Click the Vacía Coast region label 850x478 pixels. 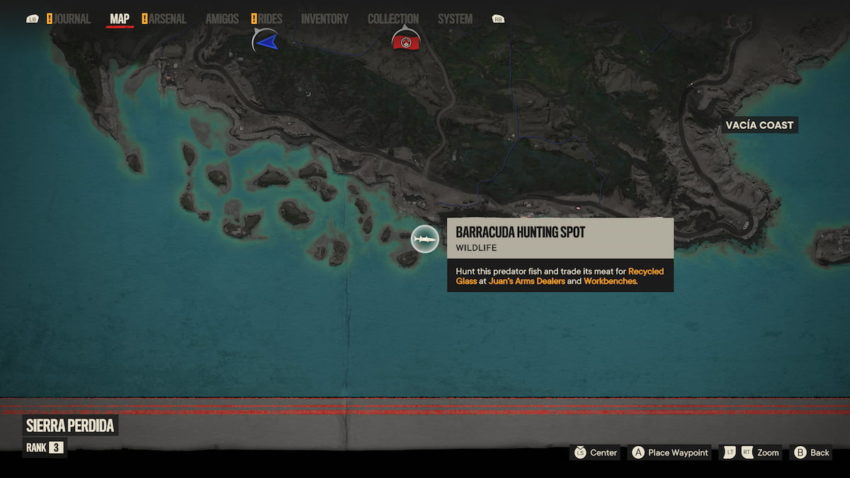[x=761, y=125]
